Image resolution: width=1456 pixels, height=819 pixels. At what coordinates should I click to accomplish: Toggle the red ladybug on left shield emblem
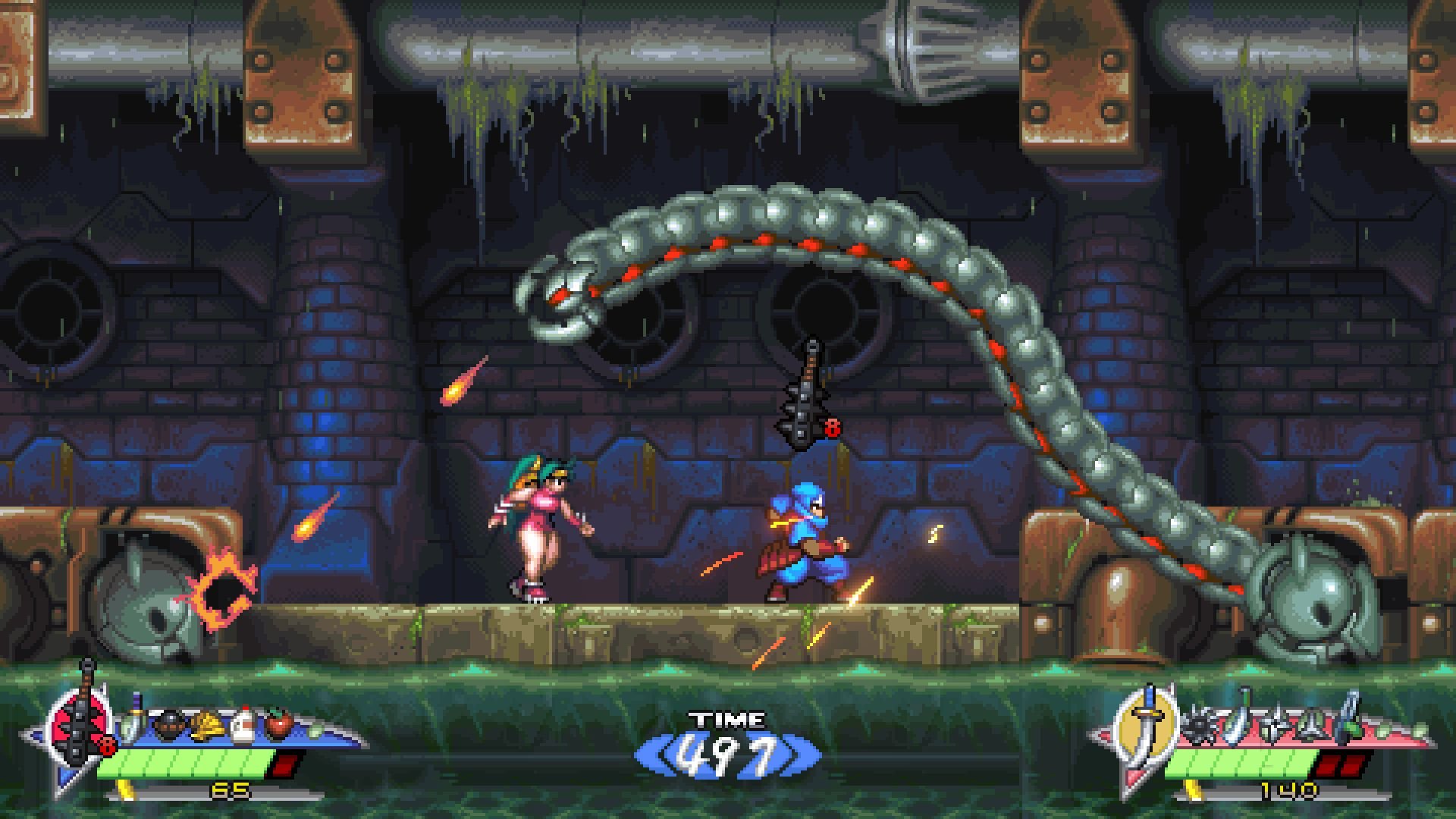[x=107, y=746]
